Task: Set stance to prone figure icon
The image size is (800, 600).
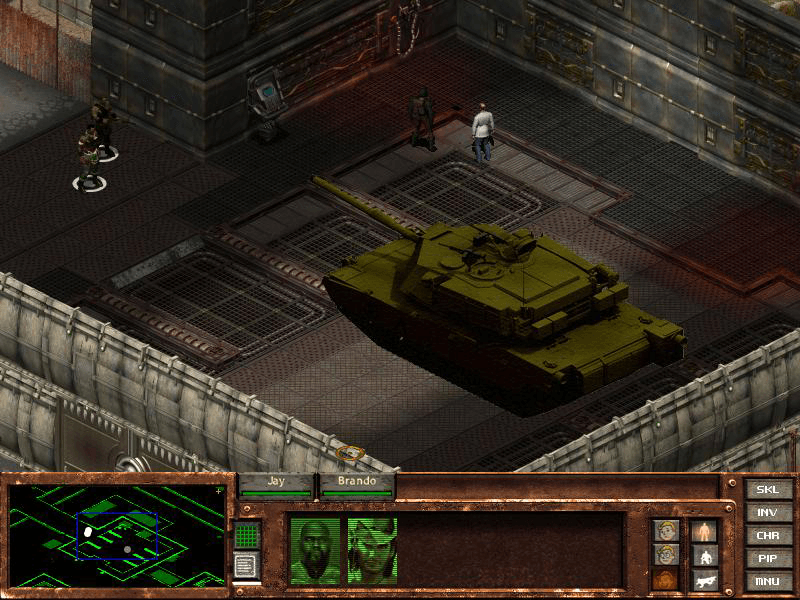Action: point(706,579)
